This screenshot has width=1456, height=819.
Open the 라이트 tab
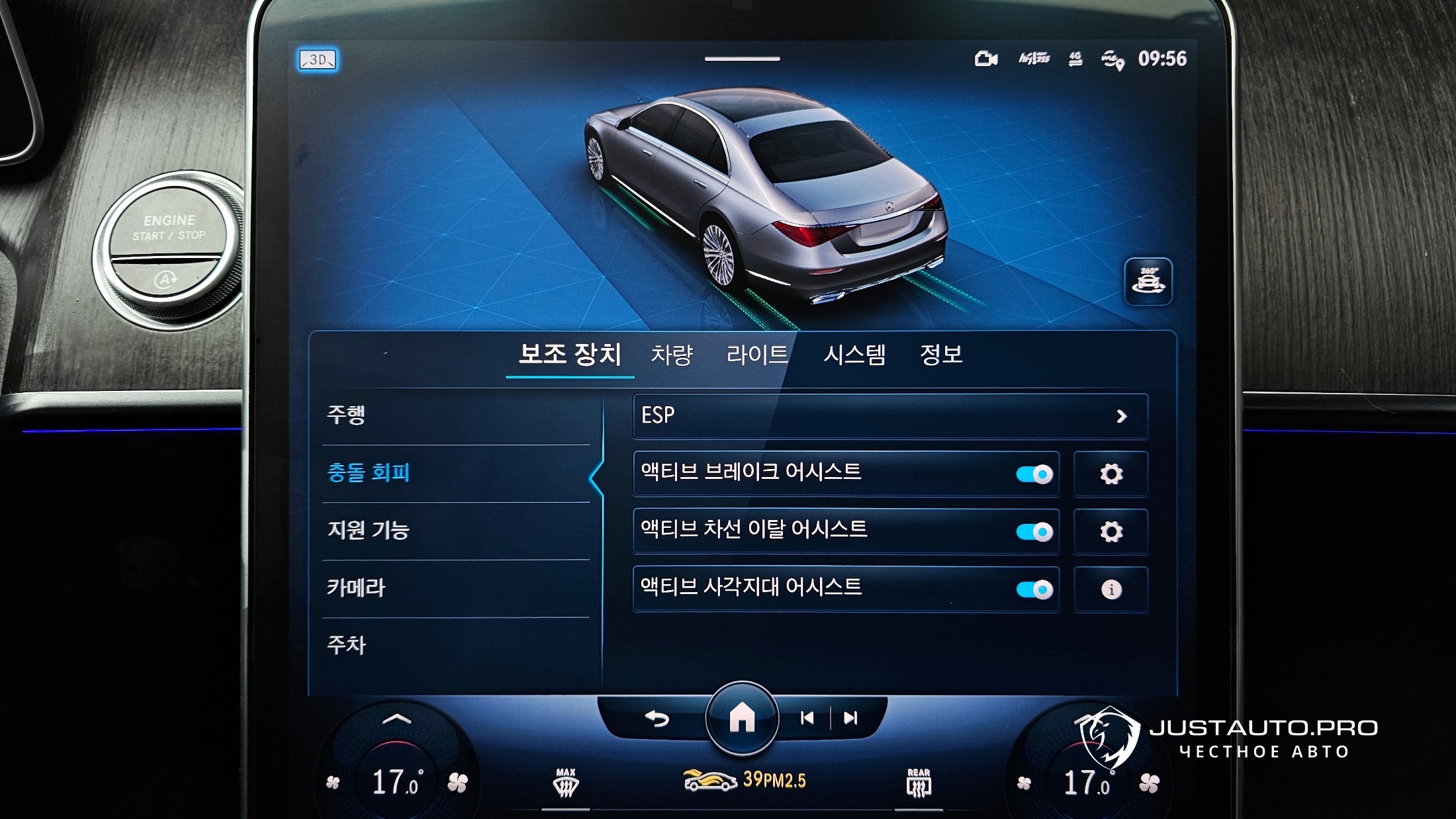click(757, 355)
